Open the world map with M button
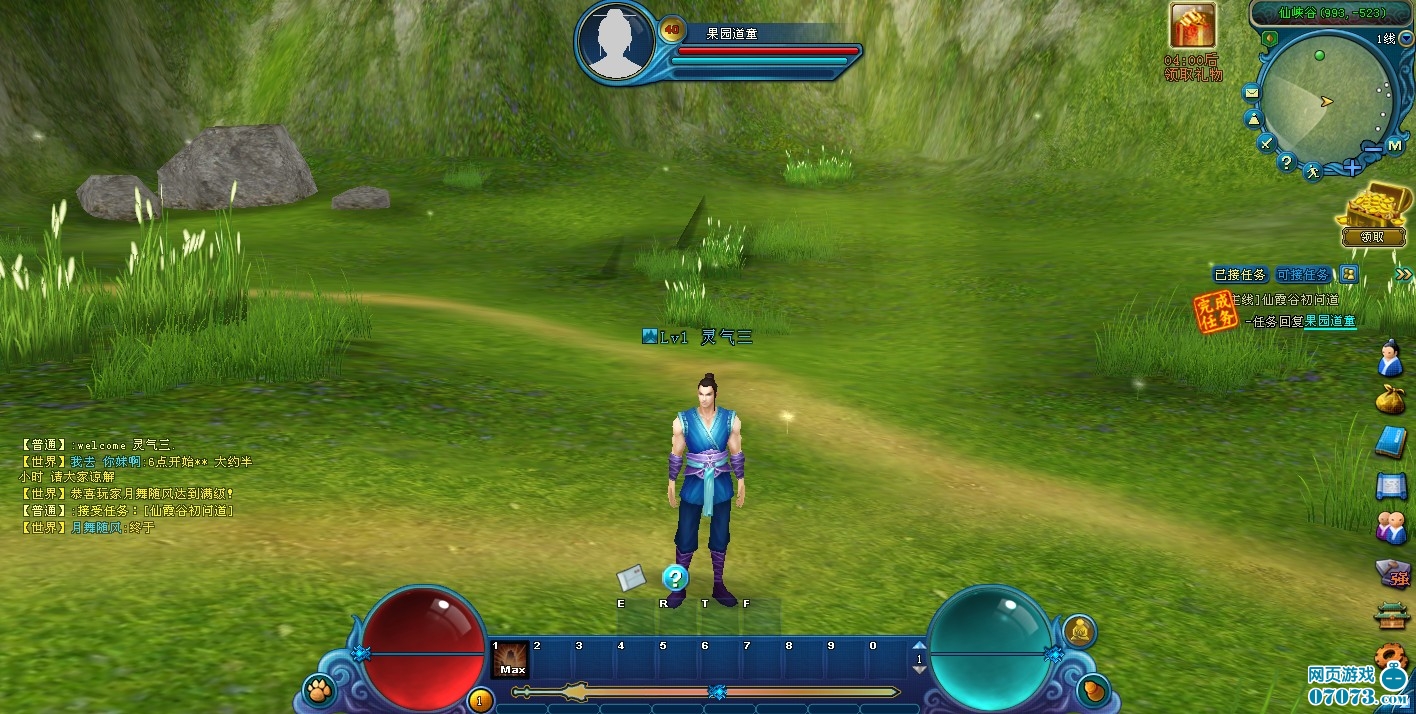This screenshot has width=1416, height=714. (1396, 146)
